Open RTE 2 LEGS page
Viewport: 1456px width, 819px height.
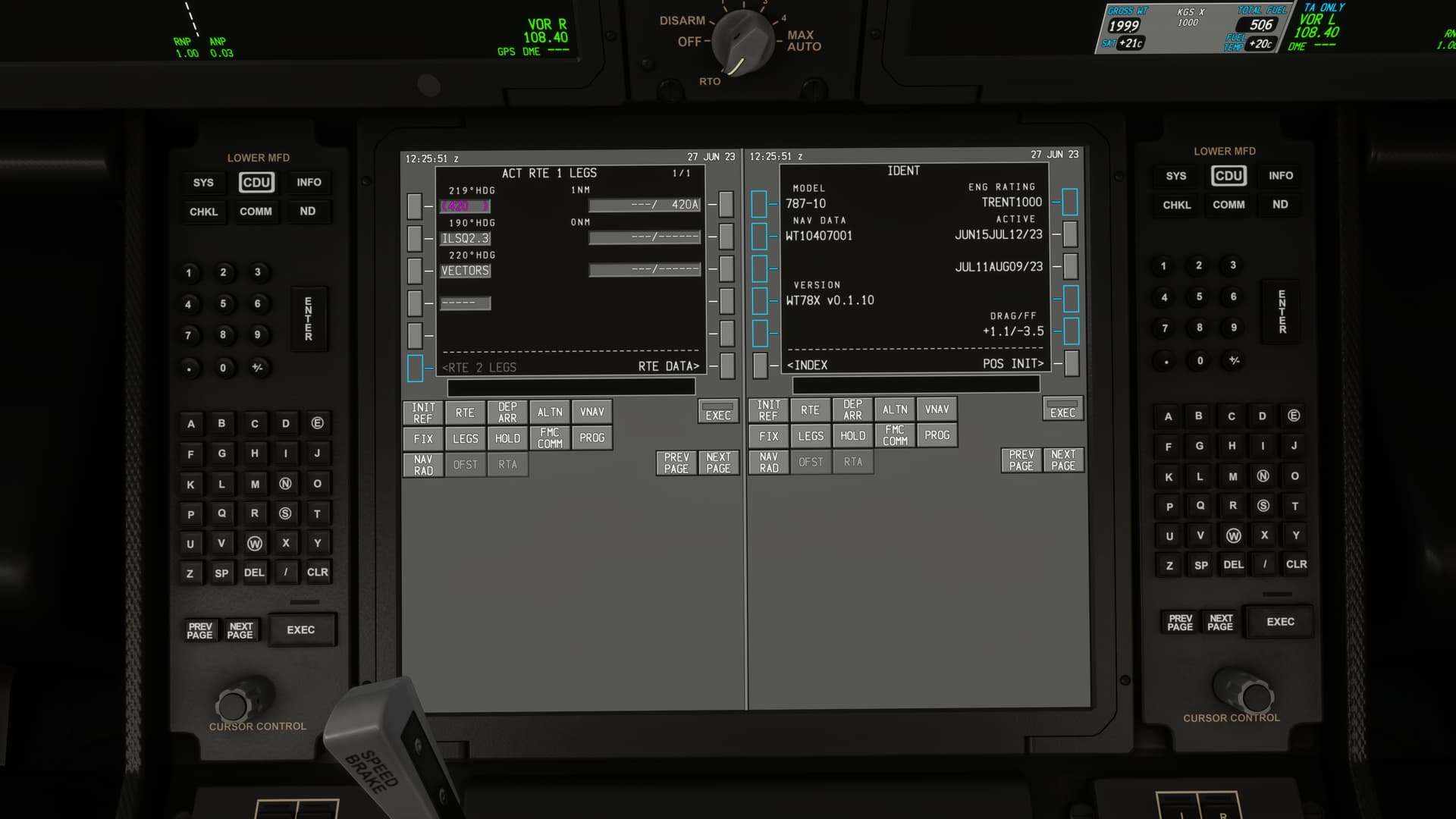(x=414, y=367)
